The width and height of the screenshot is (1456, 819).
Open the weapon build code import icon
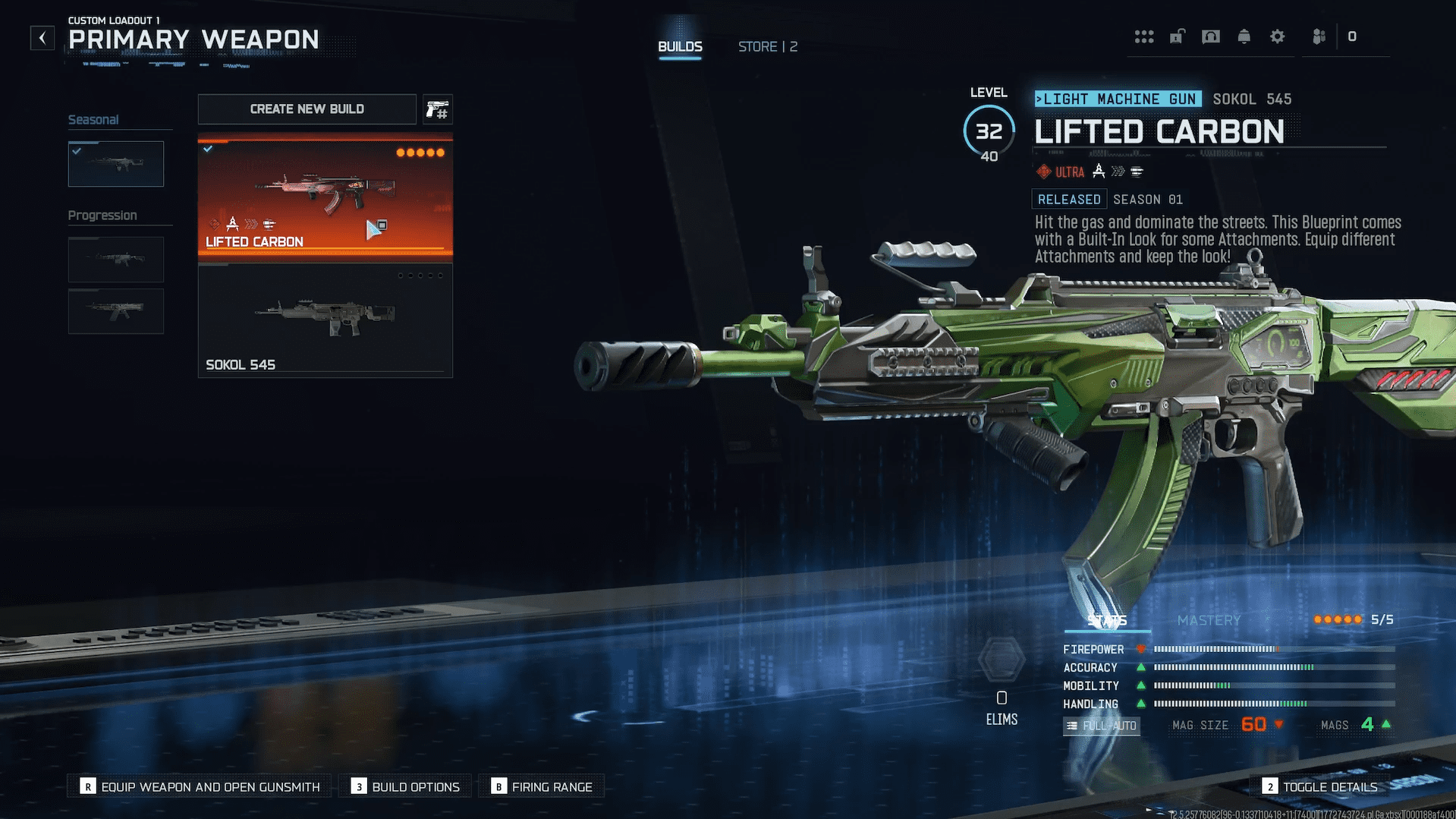(437, 110)
